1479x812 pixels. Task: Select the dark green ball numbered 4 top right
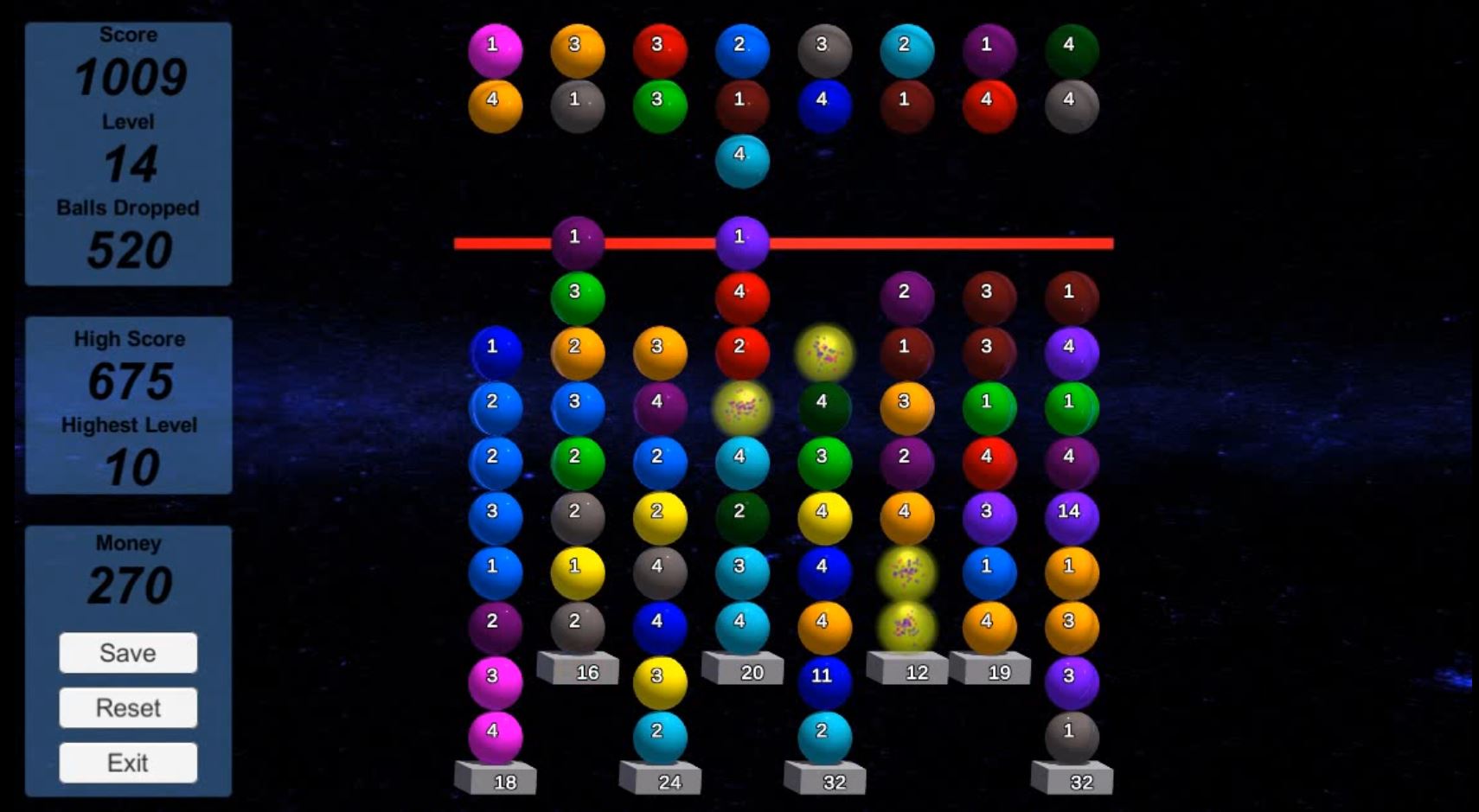[1072, 50]
